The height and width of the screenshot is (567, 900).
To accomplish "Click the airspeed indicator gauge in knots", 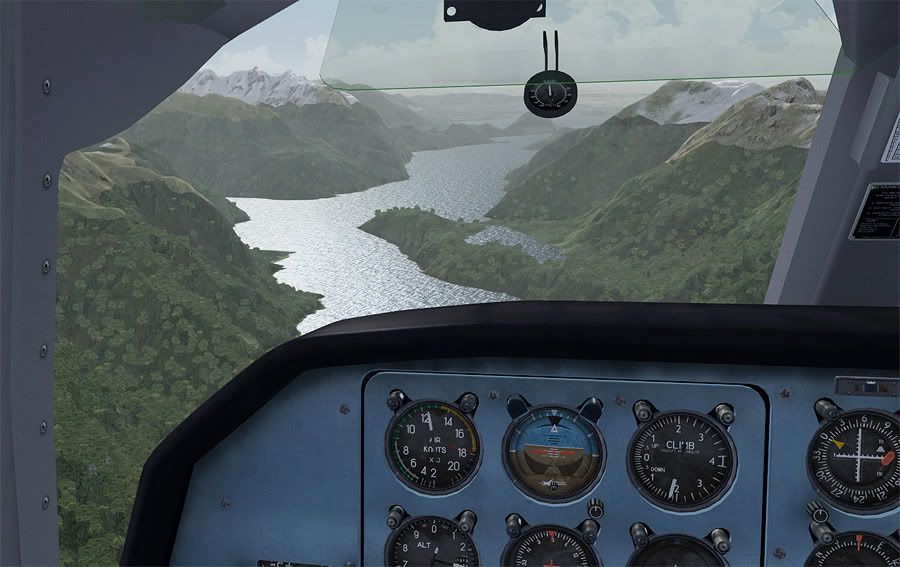I will [433, 446].
